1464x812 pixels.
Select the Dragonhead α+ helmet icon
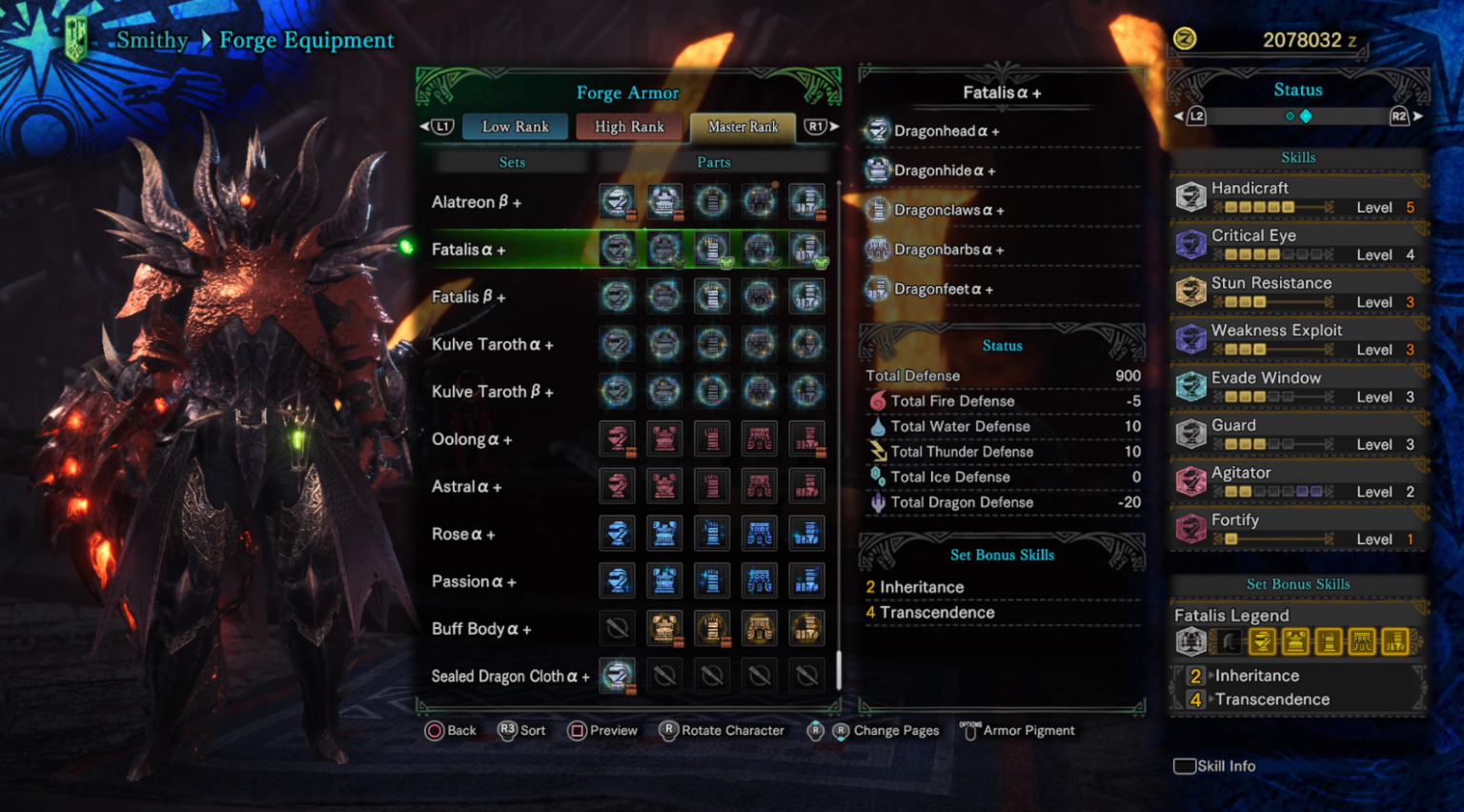(x=878, y=131)
